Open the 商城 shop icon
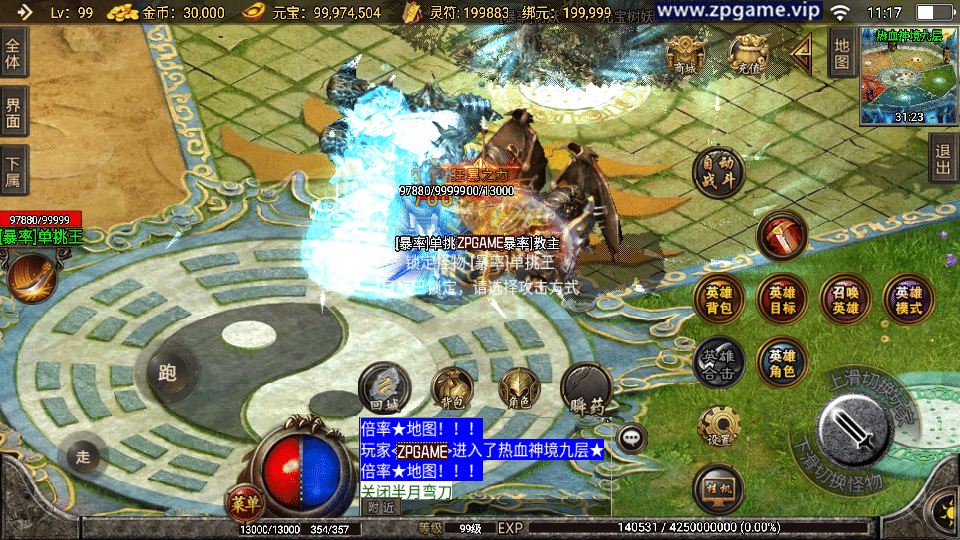This screenshot has height=540, width=960. (x=685, y=55)
